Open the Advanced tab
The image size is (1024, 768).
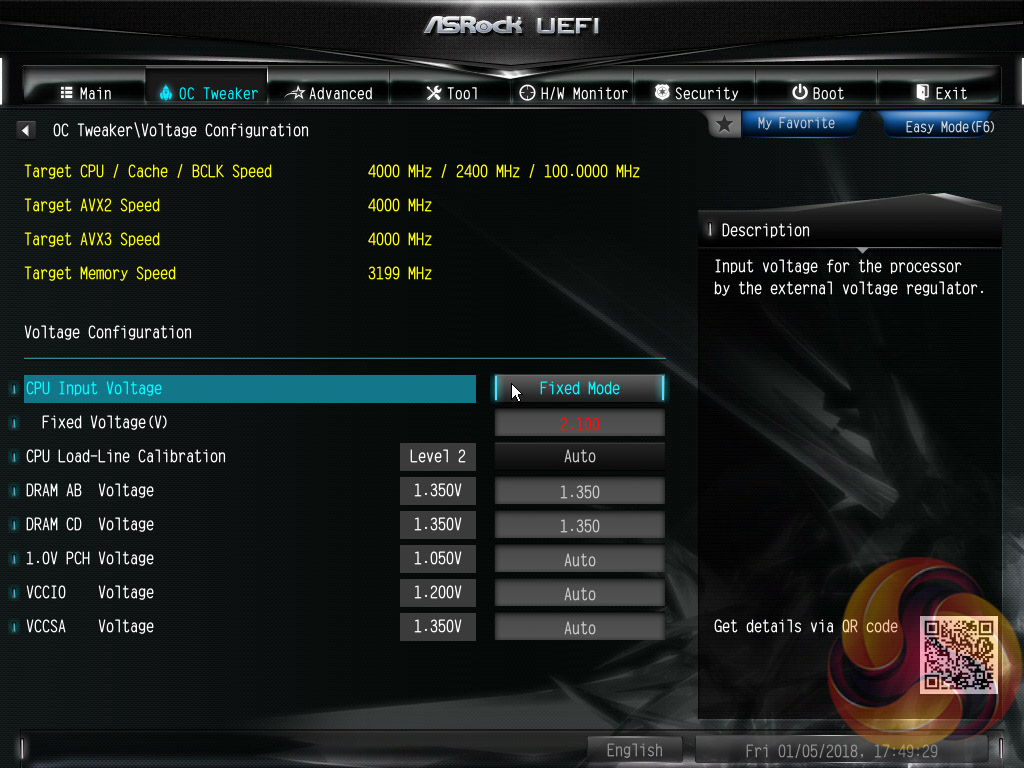[329, 93]
